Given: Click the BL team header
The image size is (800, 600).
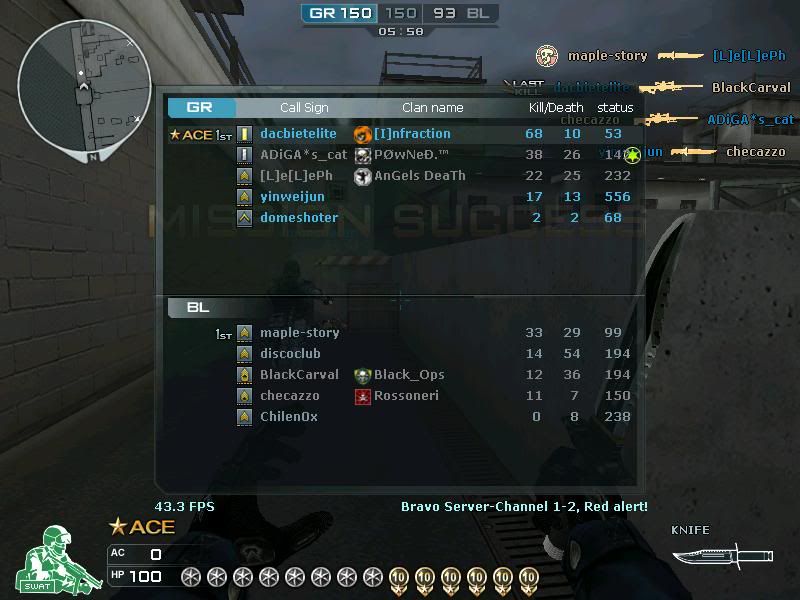Looking at the screenshot, I should (198, 307).
